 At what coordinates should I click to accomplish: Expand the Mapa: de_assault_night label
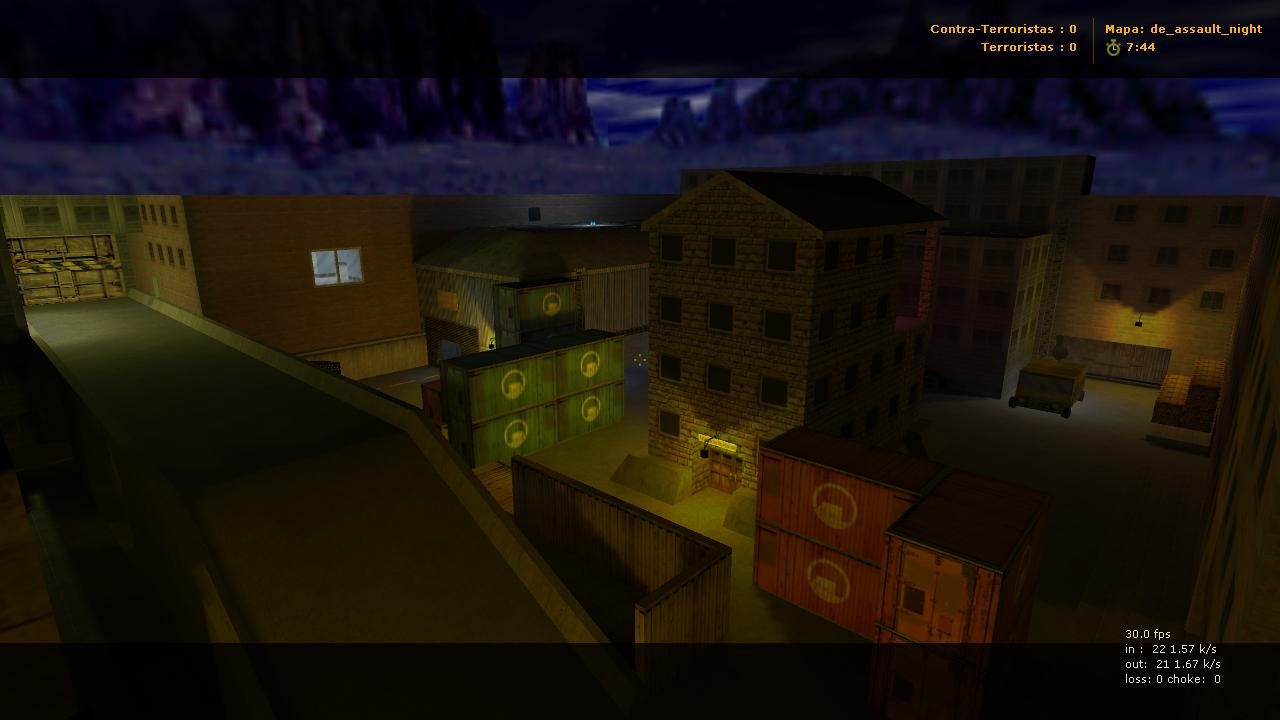click(1185, 29)
